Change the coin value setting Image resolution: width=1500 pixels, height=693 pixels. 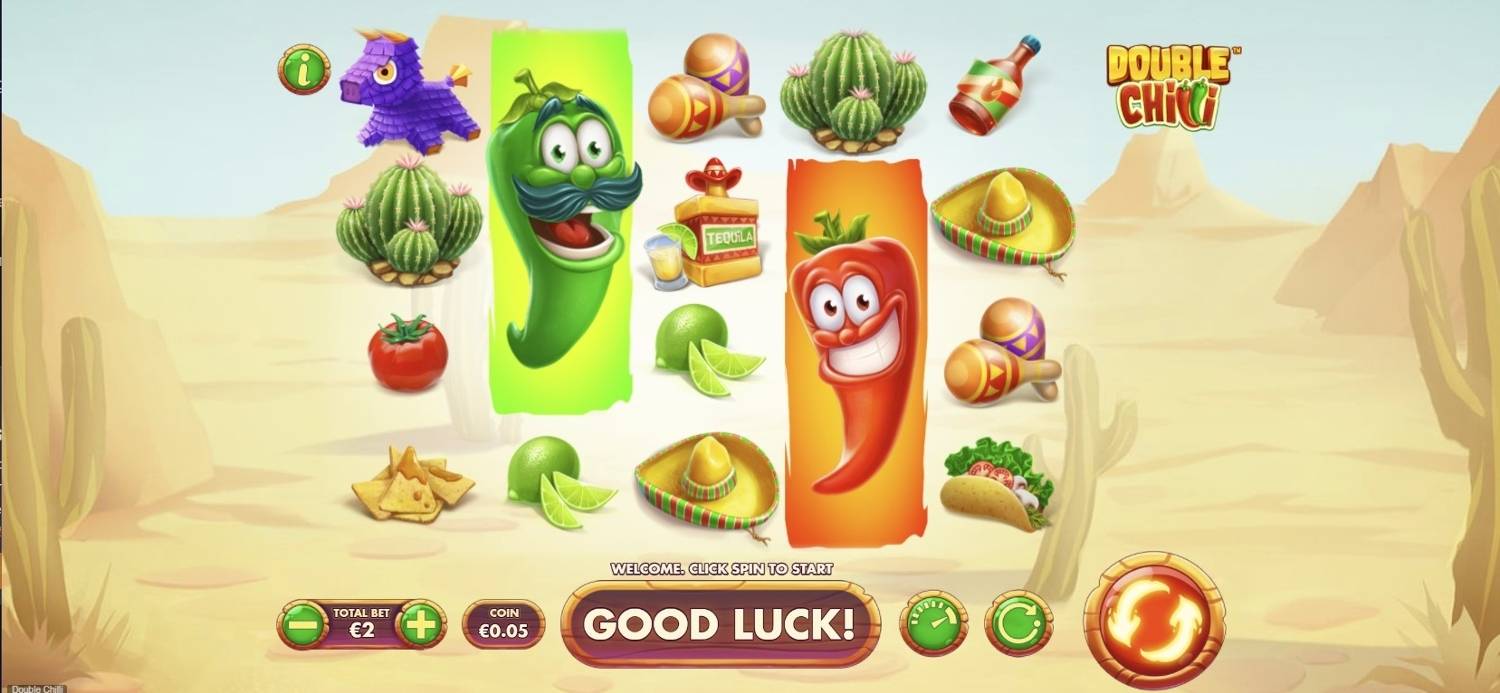coord(504,625)
